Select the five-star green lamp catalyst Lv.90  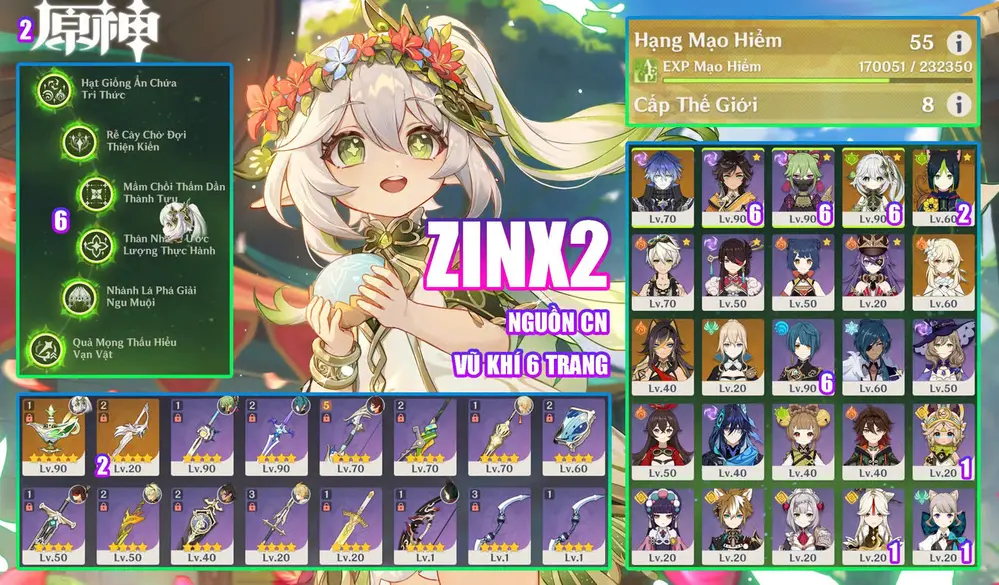click(x=55, y=437)
